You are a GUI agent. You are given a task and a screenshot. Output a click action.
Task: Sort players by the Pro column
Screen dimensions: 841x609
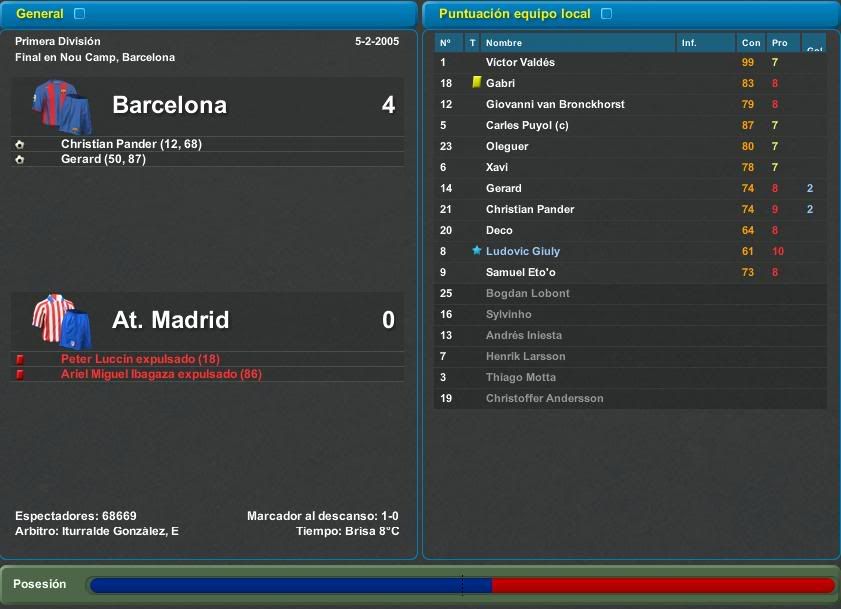(780, 43)
